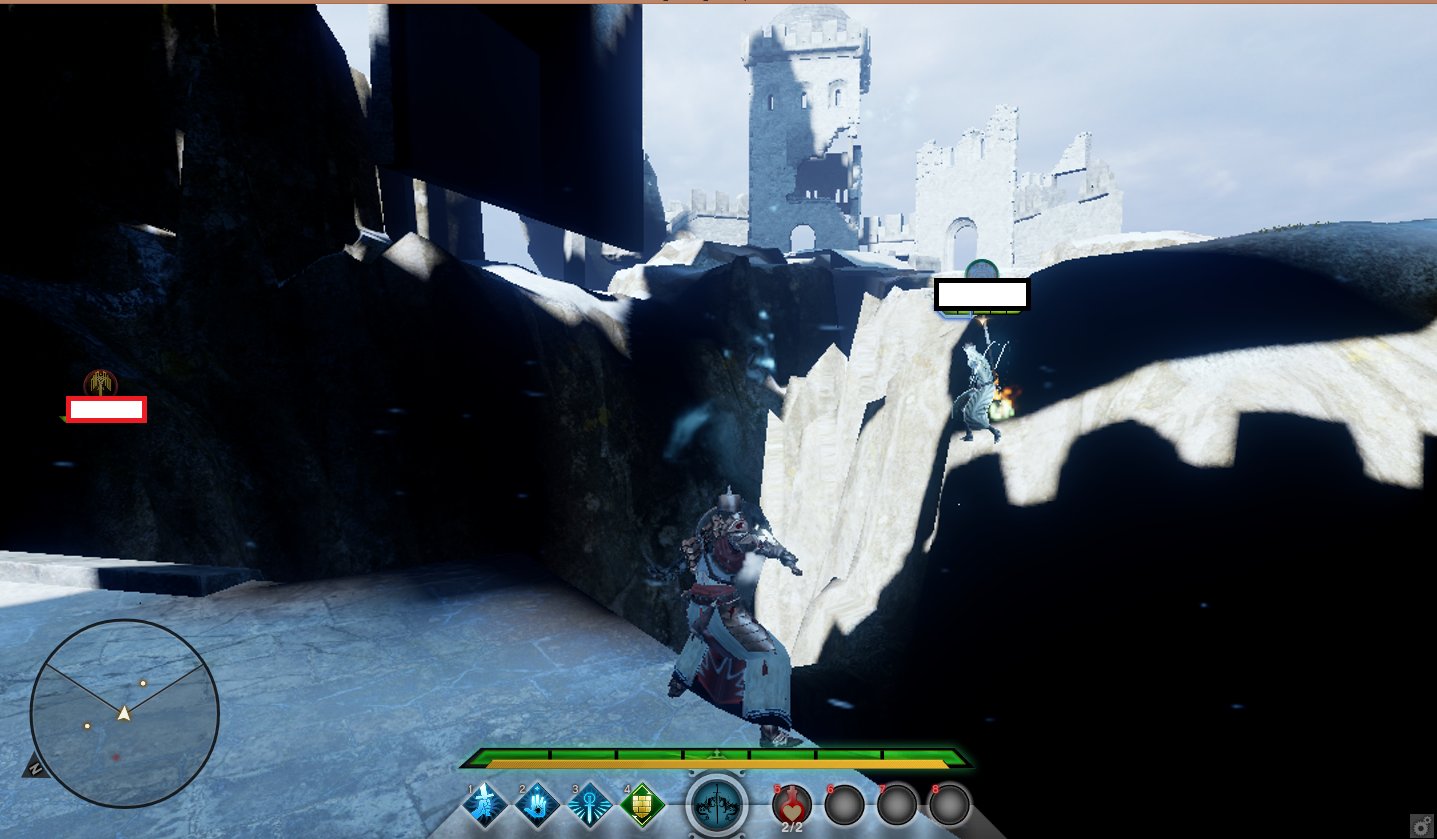1437x839 pixels.
Task: Click the north compass marker on the minimap
Action: tap(36, 767)
